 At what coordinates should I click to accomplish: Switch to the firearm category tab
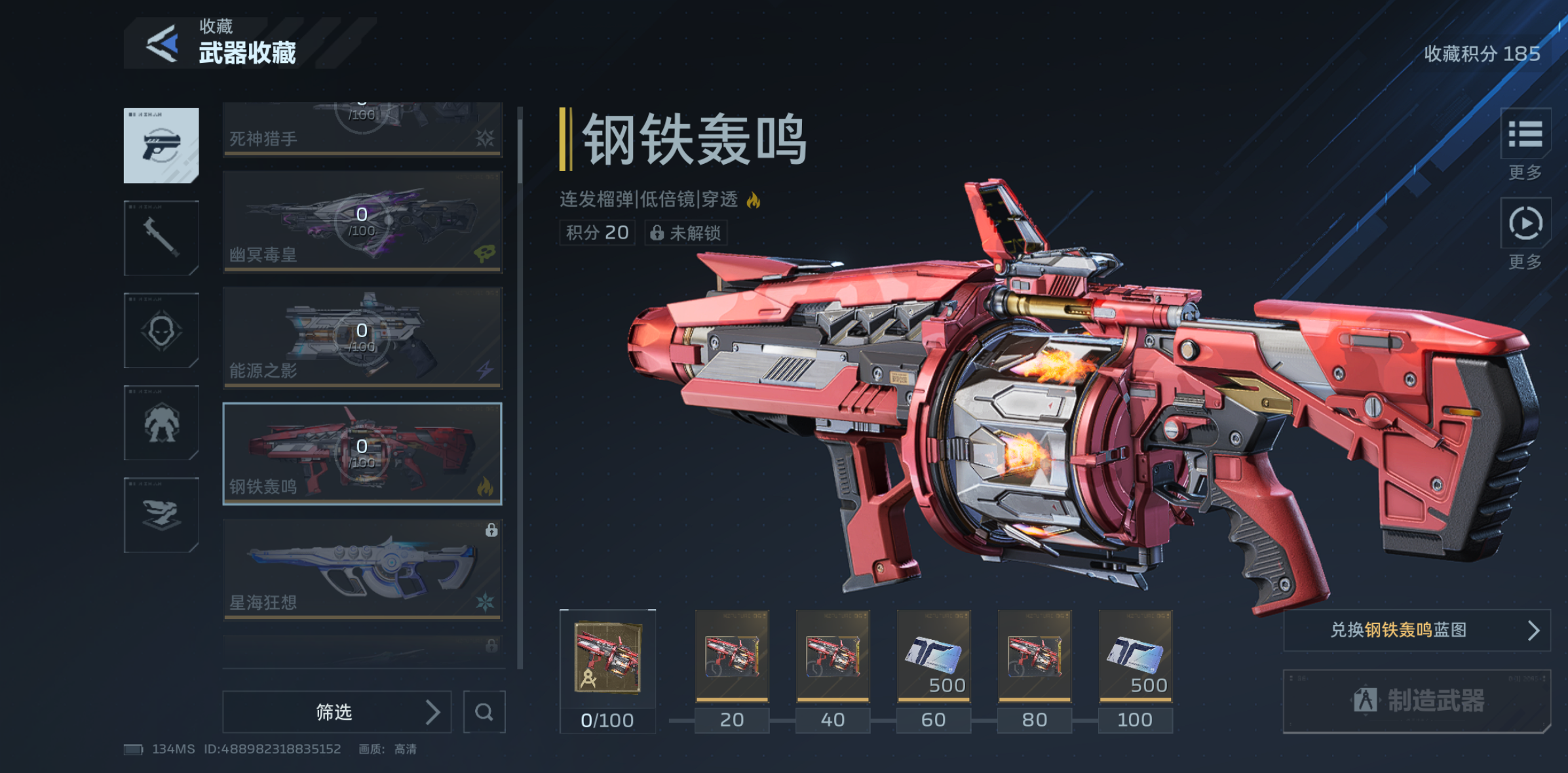(x=161, y=145)
